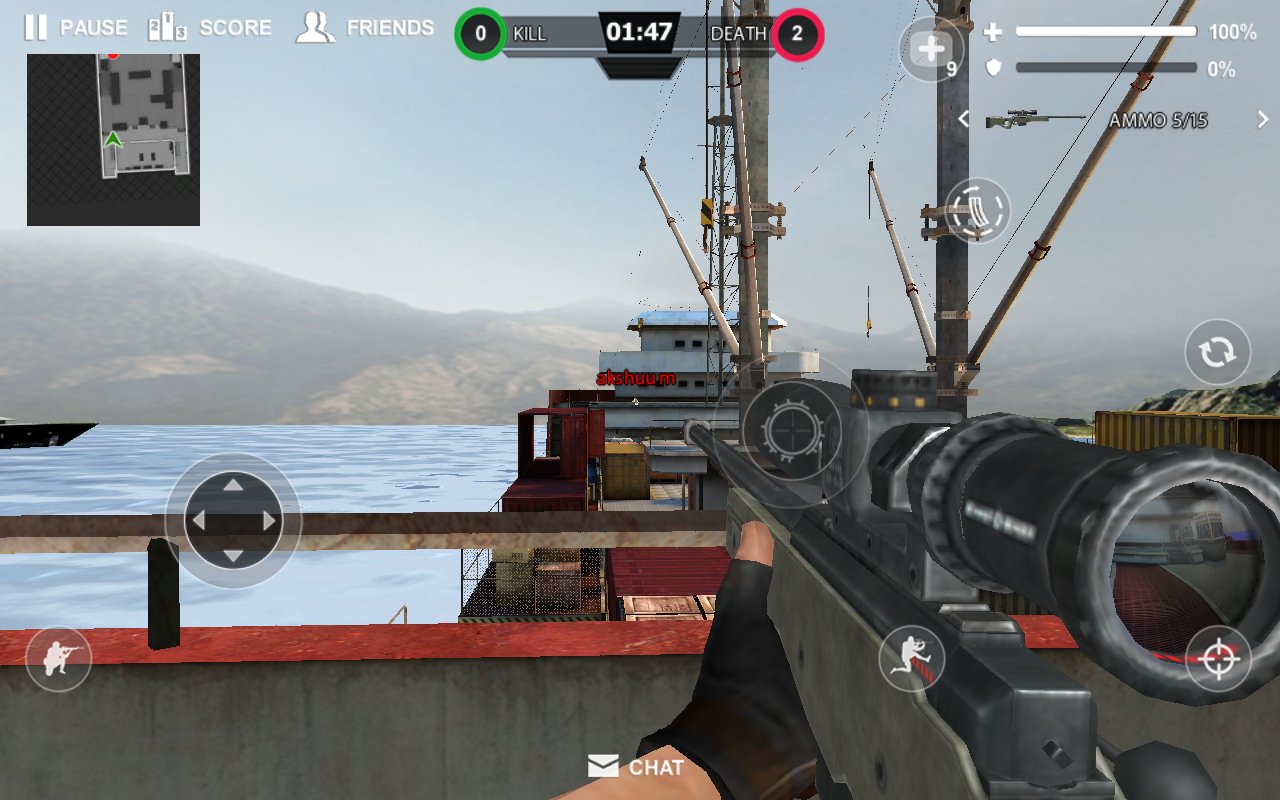This screenshot has width=1280, height=800.
Task: Jump using the running soldier icon
Action: click(x=911, y=659)
